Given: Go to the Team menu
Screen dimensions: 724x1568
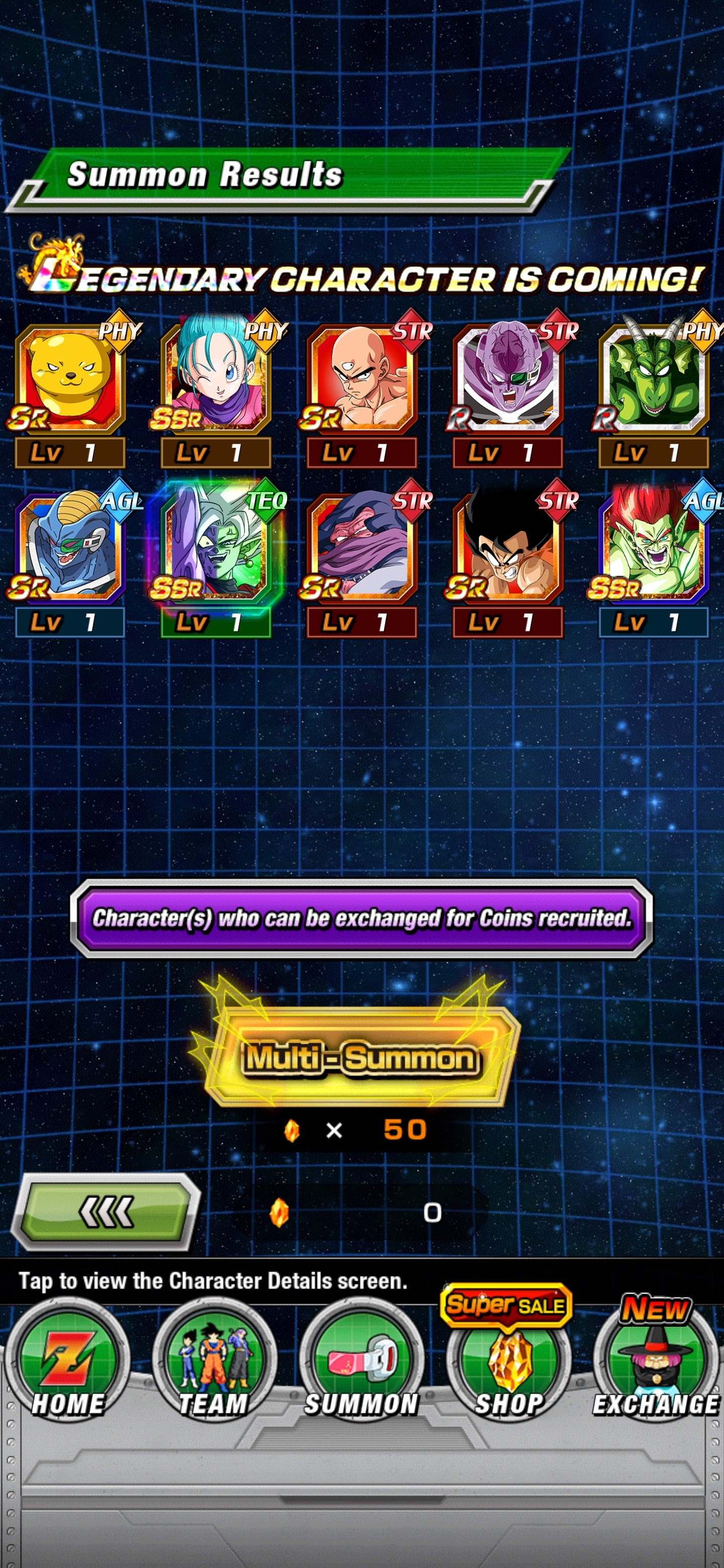Looking at the screenshot, I should (214, 1363).
